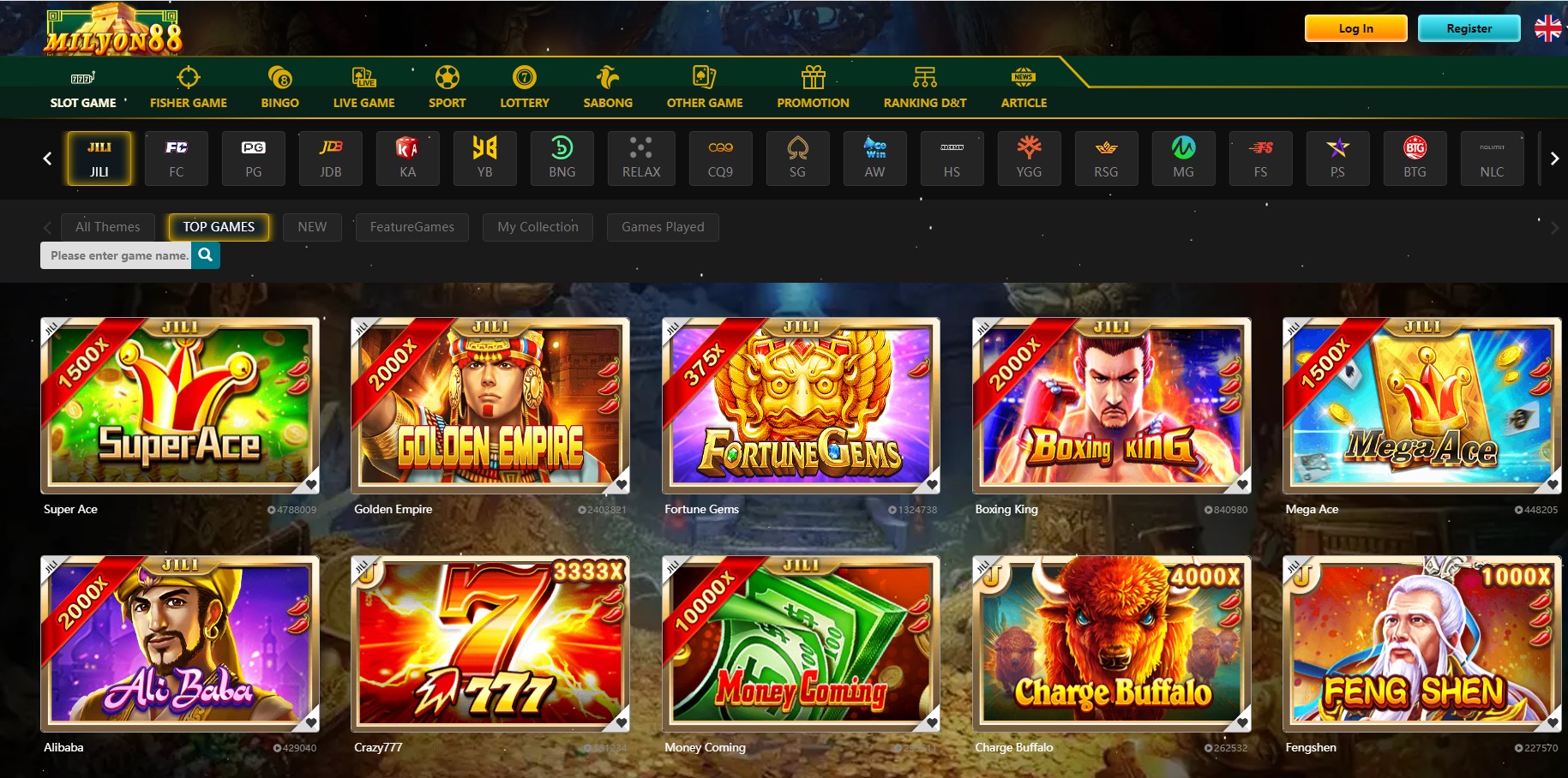This screenshot has width=1568, height=778.
Task: Switch to the NEW games tab
Action: [312, 227]
